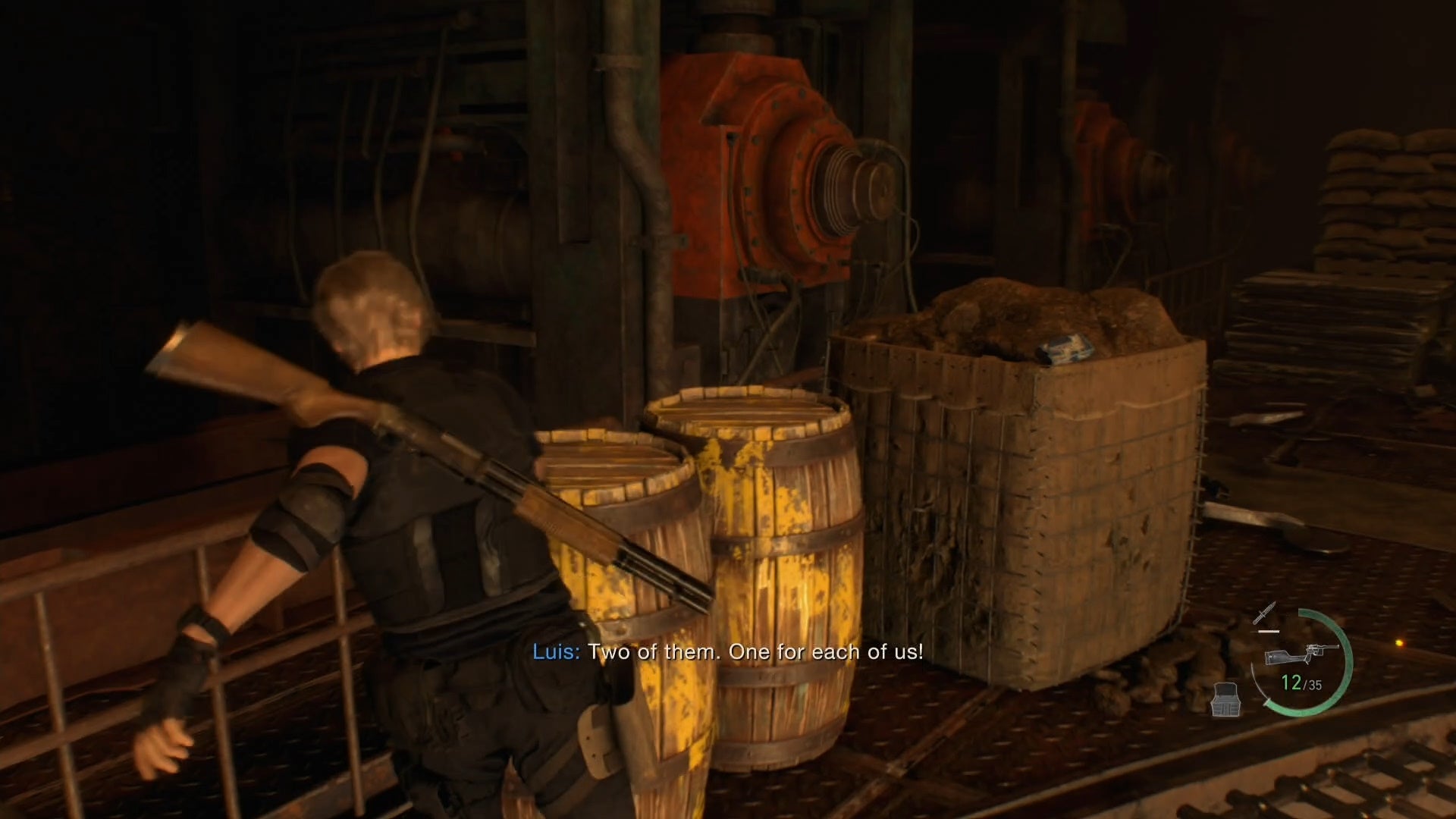Viewport: 1456px width, 819px height.
Task: Select the combat knife icon in the HUD
Action: [1264, 612]
